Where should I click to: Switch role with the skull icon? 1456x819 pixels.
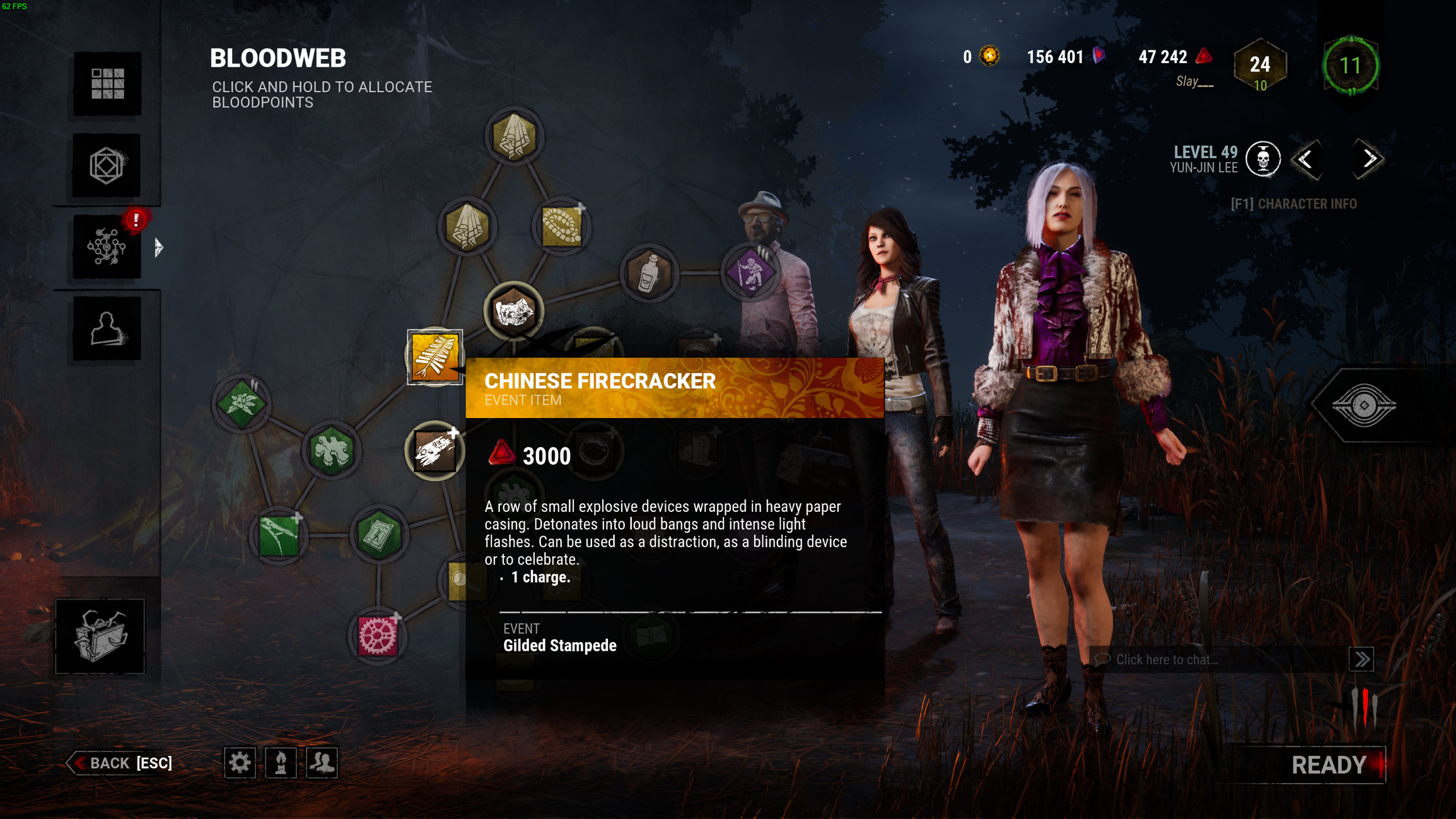(1263, 160)
